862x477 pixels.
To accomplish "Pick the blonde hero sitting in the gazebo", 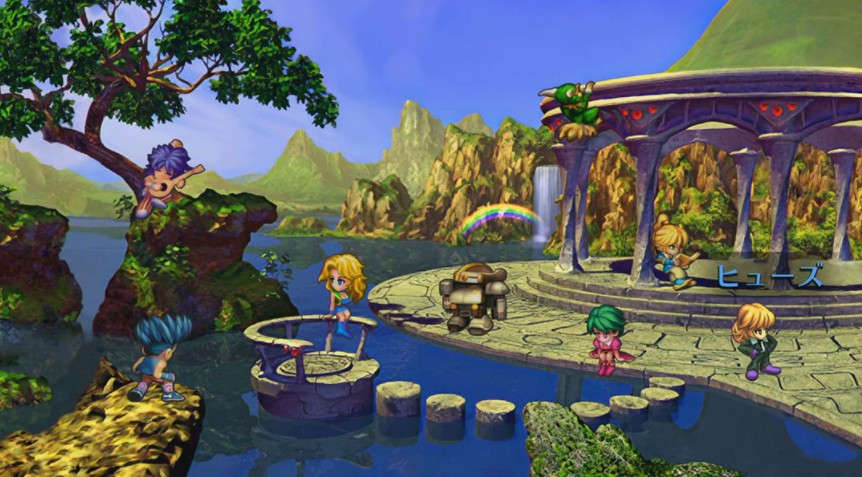I will click(672, 254).
